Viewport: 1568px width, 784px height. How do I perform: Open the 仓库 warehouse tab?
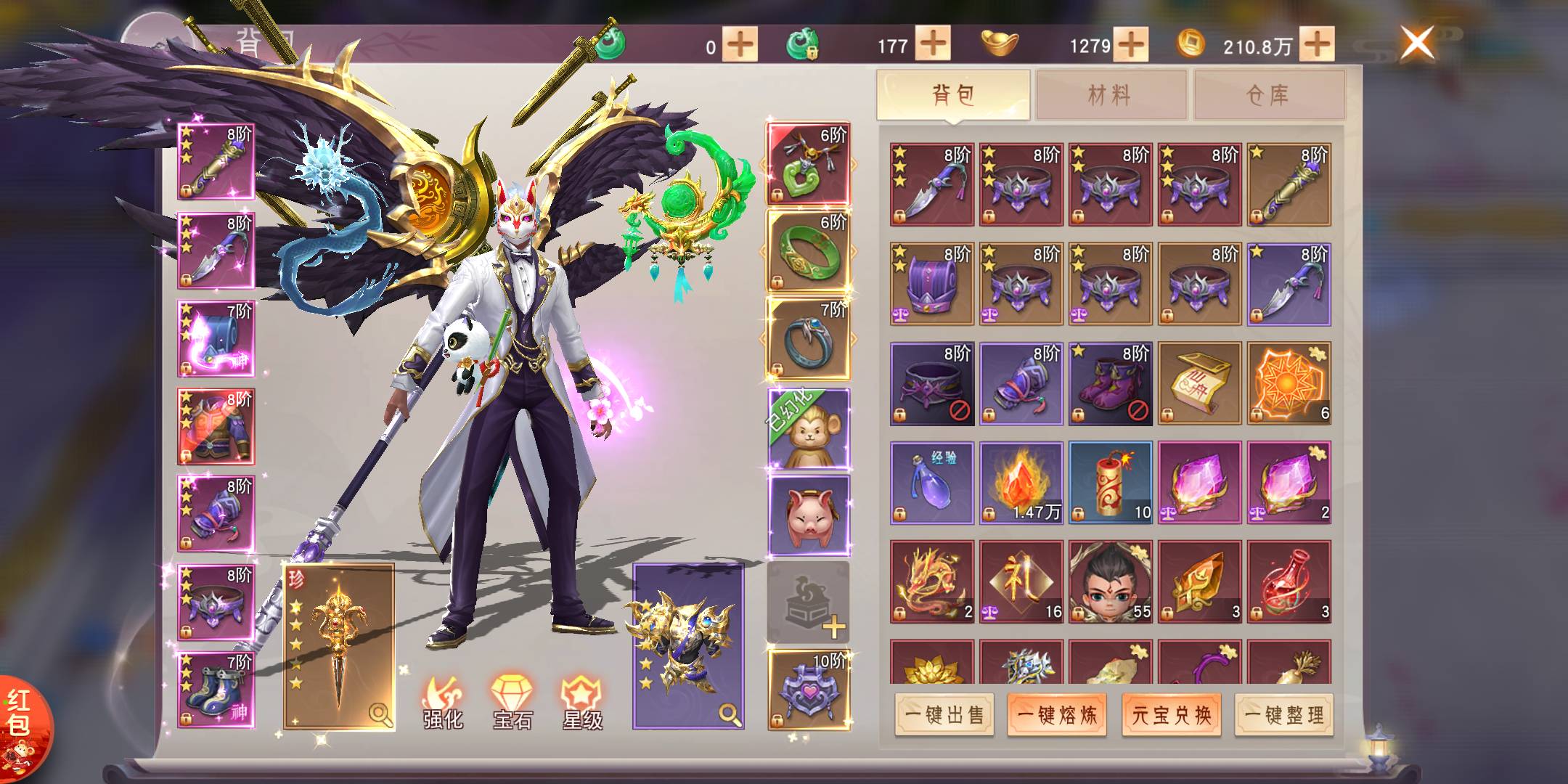(1268, 95)
